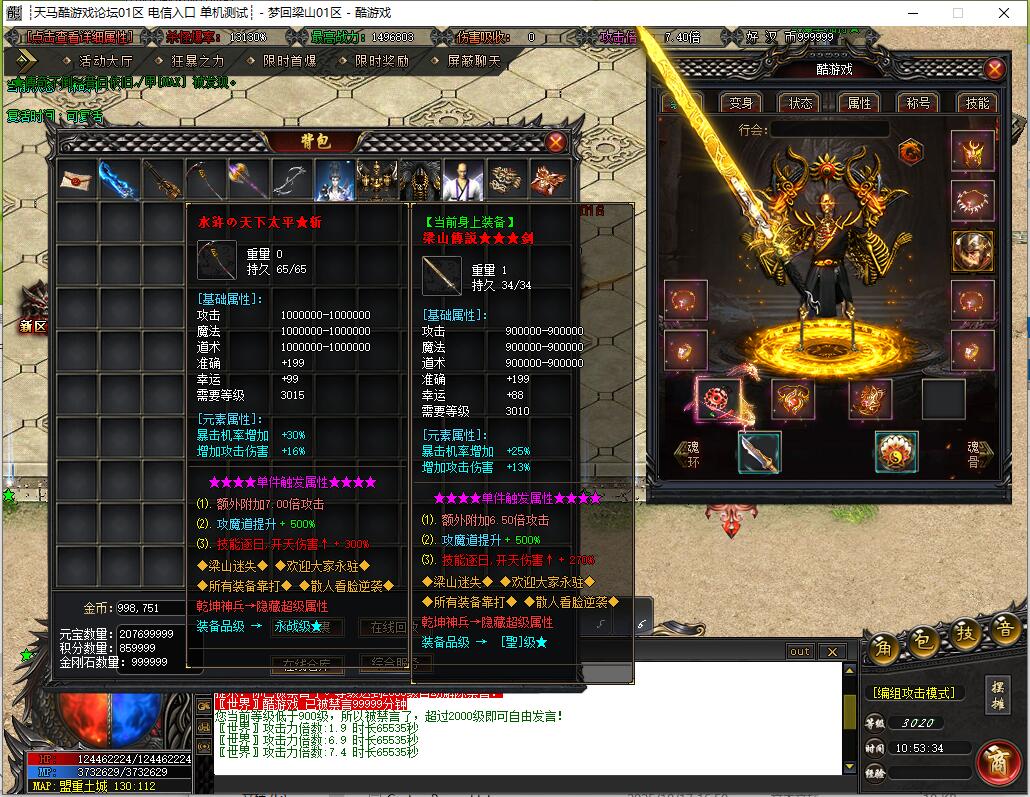This screenshot has width=1030, height=797.
Task: Switch to the 状态 status tab
Action: (x=801, y=103)
